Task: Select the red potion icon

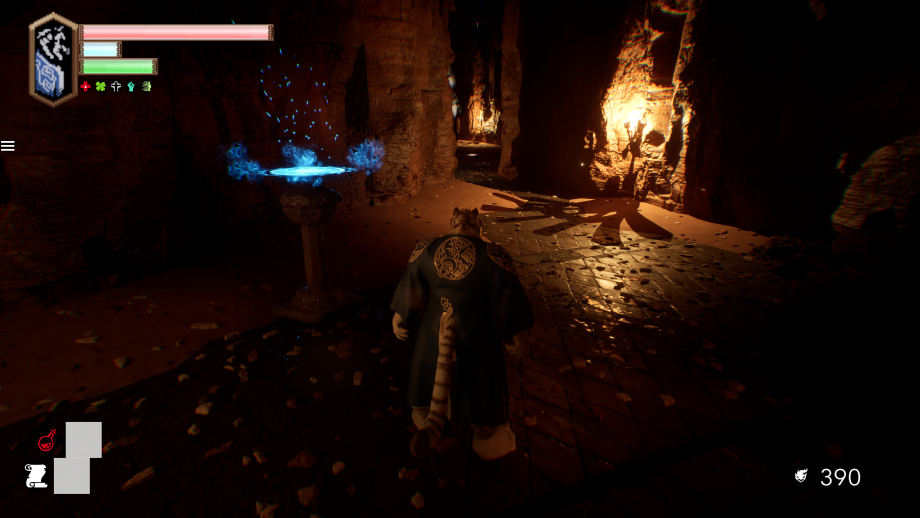Action: pyautogui.click(x=46, y=440)
